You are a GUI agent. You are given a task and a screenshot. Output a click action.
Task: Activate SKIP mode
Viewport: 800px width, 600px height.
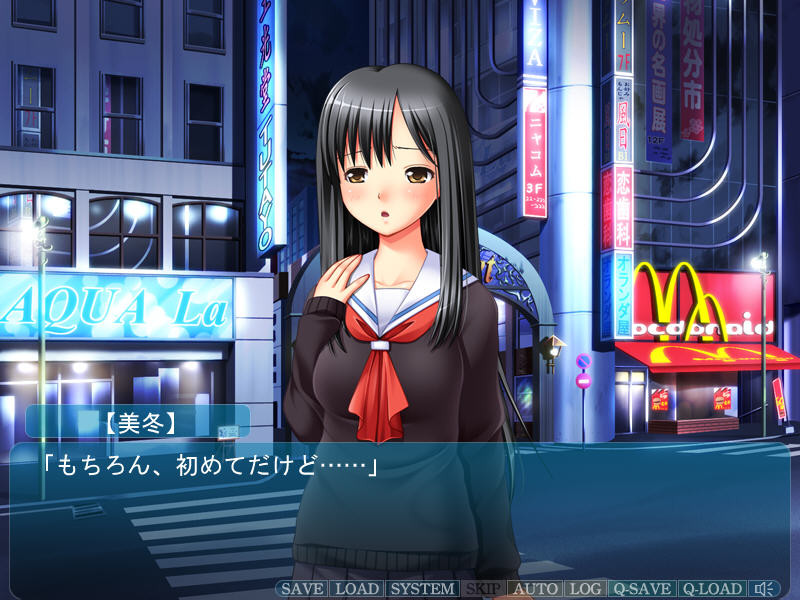click(483, 589)
